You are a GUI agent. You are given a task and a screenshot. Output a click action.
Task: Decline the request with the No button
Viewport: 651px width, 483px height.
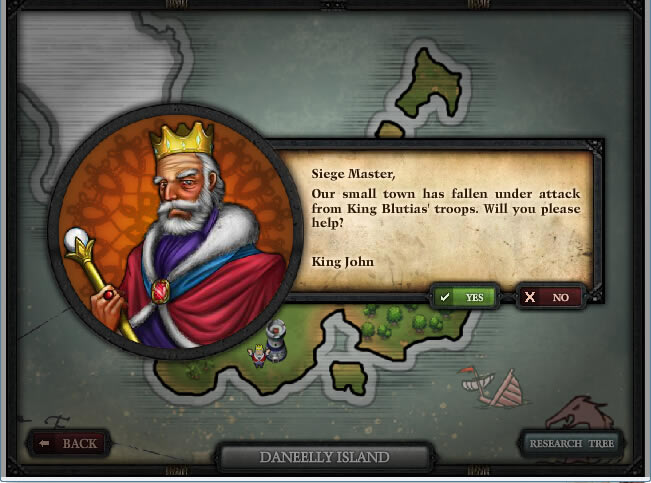[x=549, y=297]
